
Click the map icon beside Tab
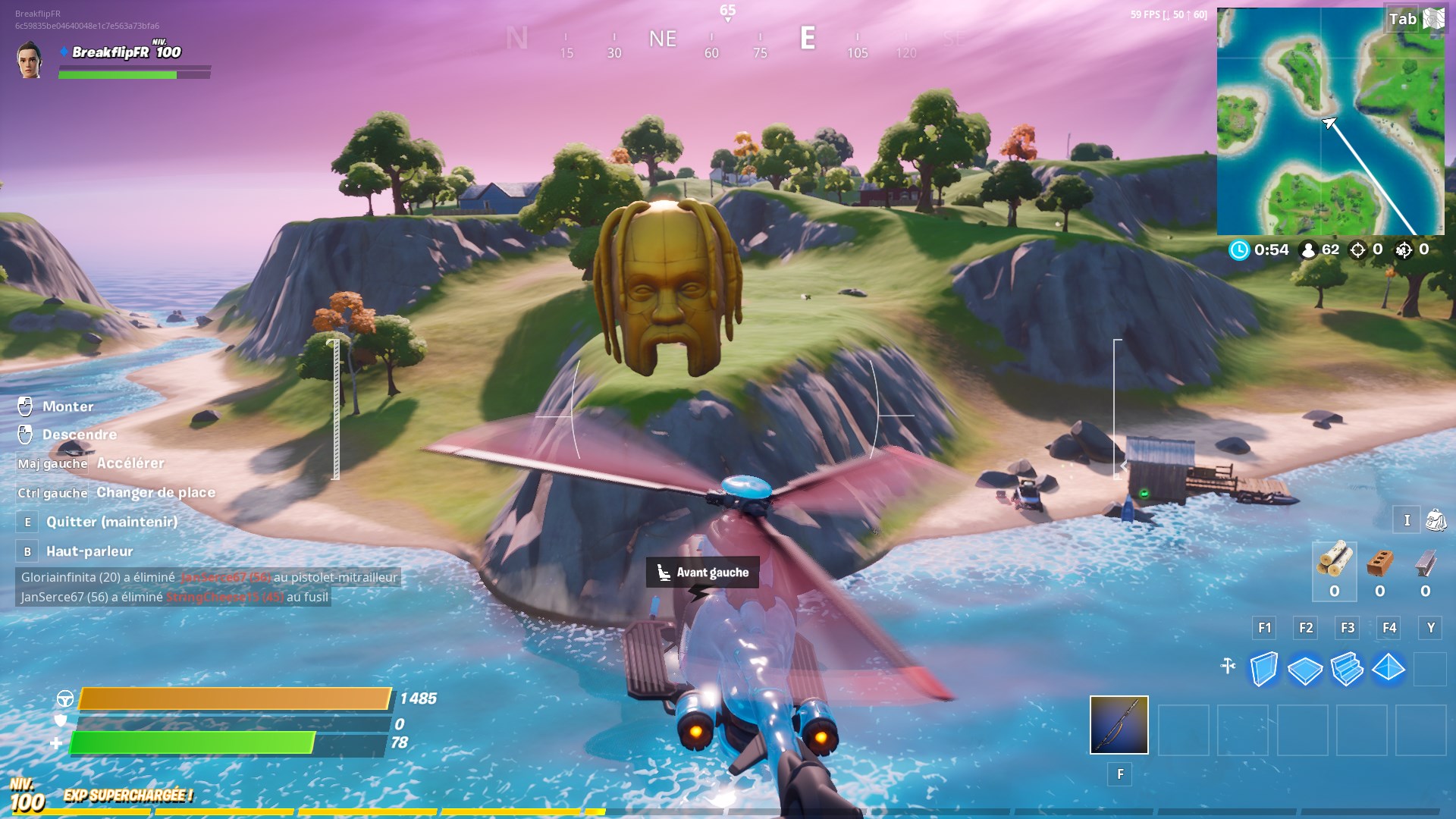click(x=1433, y=19)
